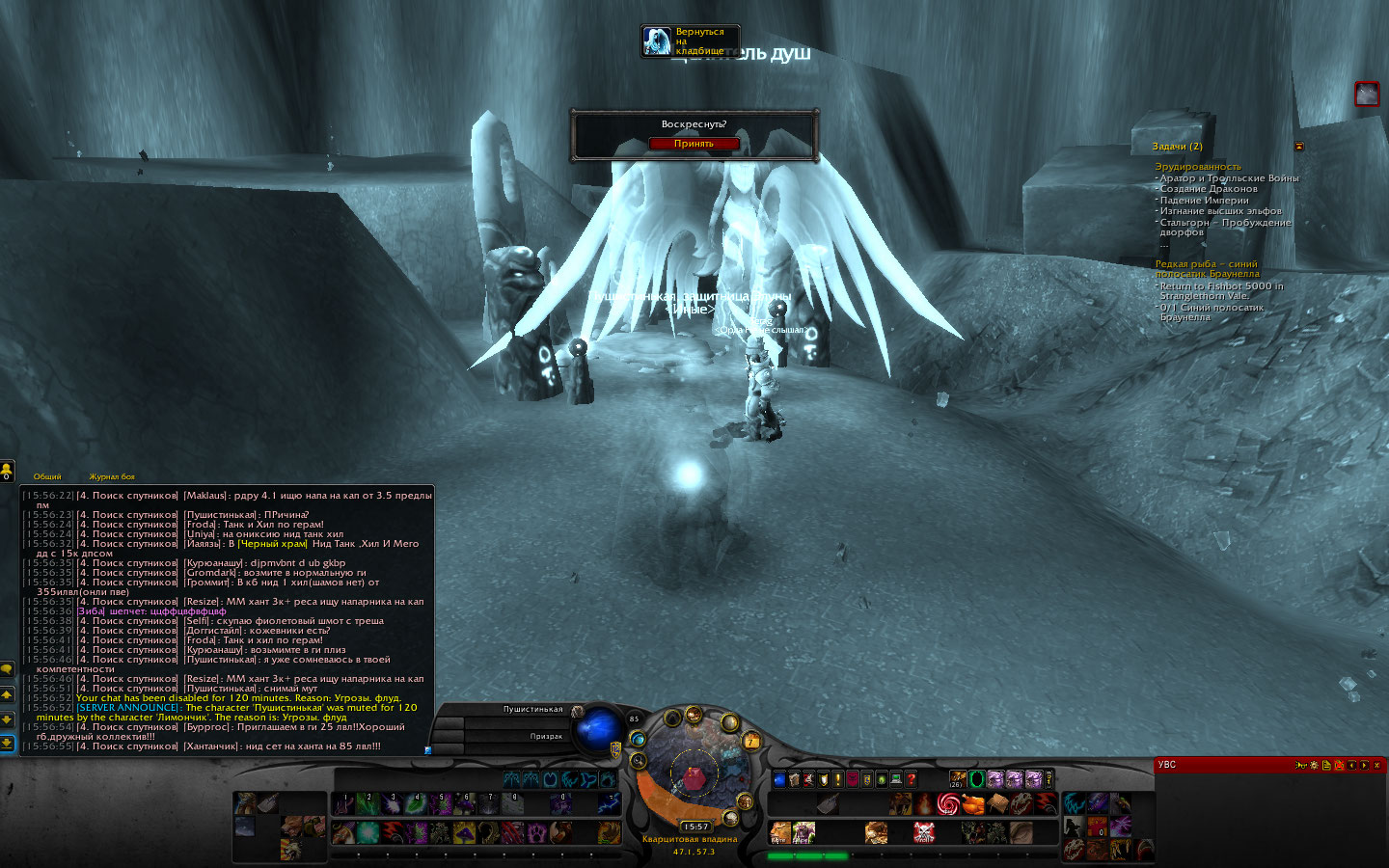
Task: Click the red question mark help button
Action: [x=911, y=779]
